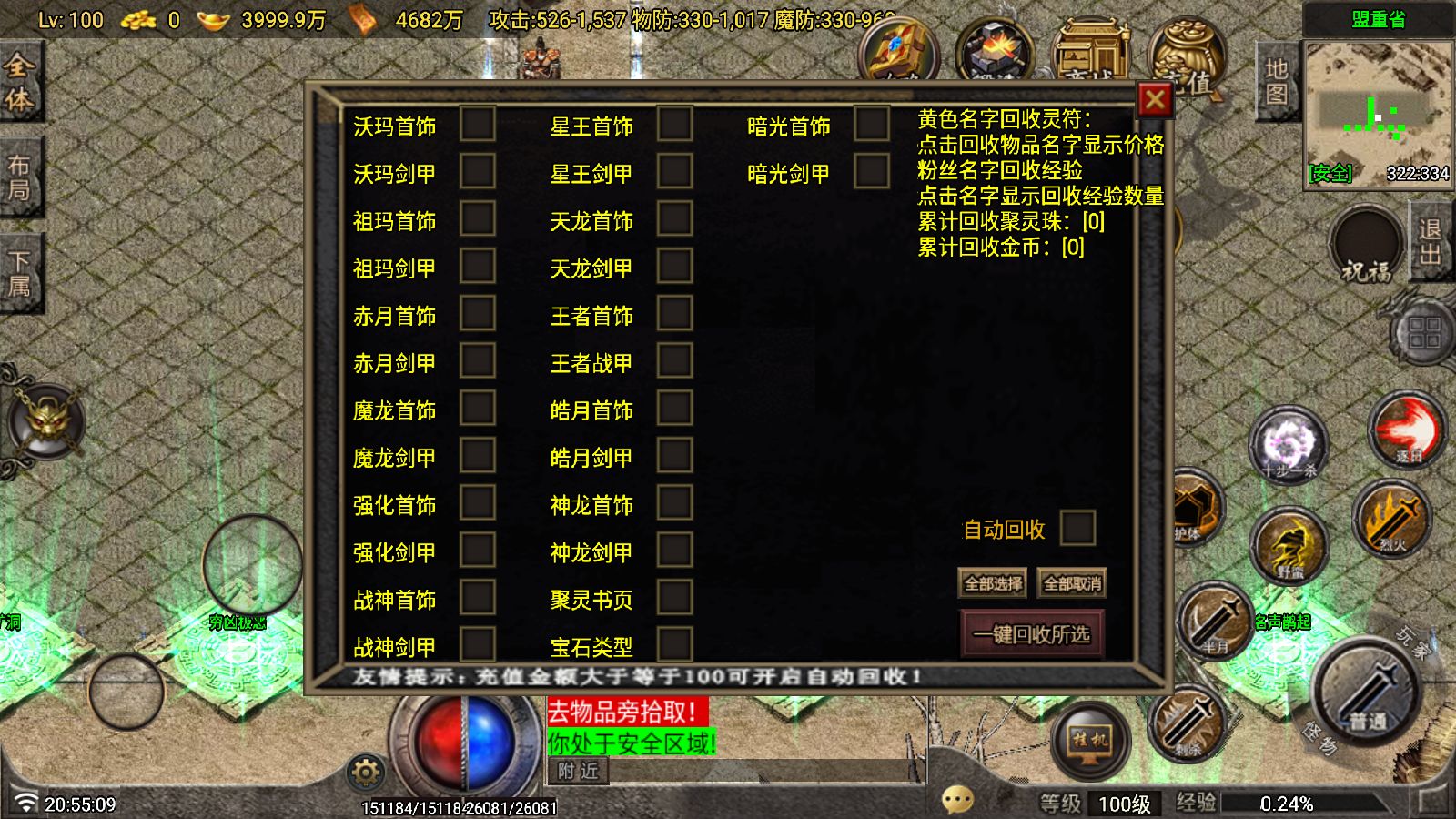The width and height of the screenshot is (1456, 819).
Task: Switch to the 附近 chat tab
Action: pos(581,772)
